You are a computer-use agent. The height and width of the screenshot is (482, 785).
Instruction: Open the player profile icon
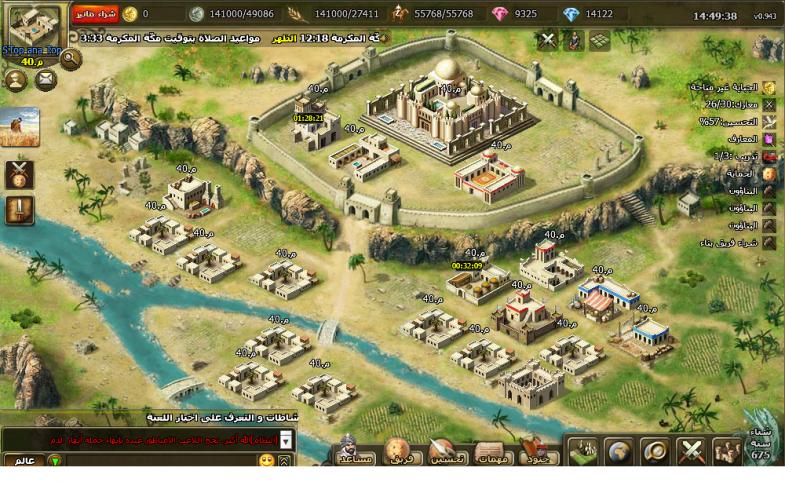click(x=17, y=80)
